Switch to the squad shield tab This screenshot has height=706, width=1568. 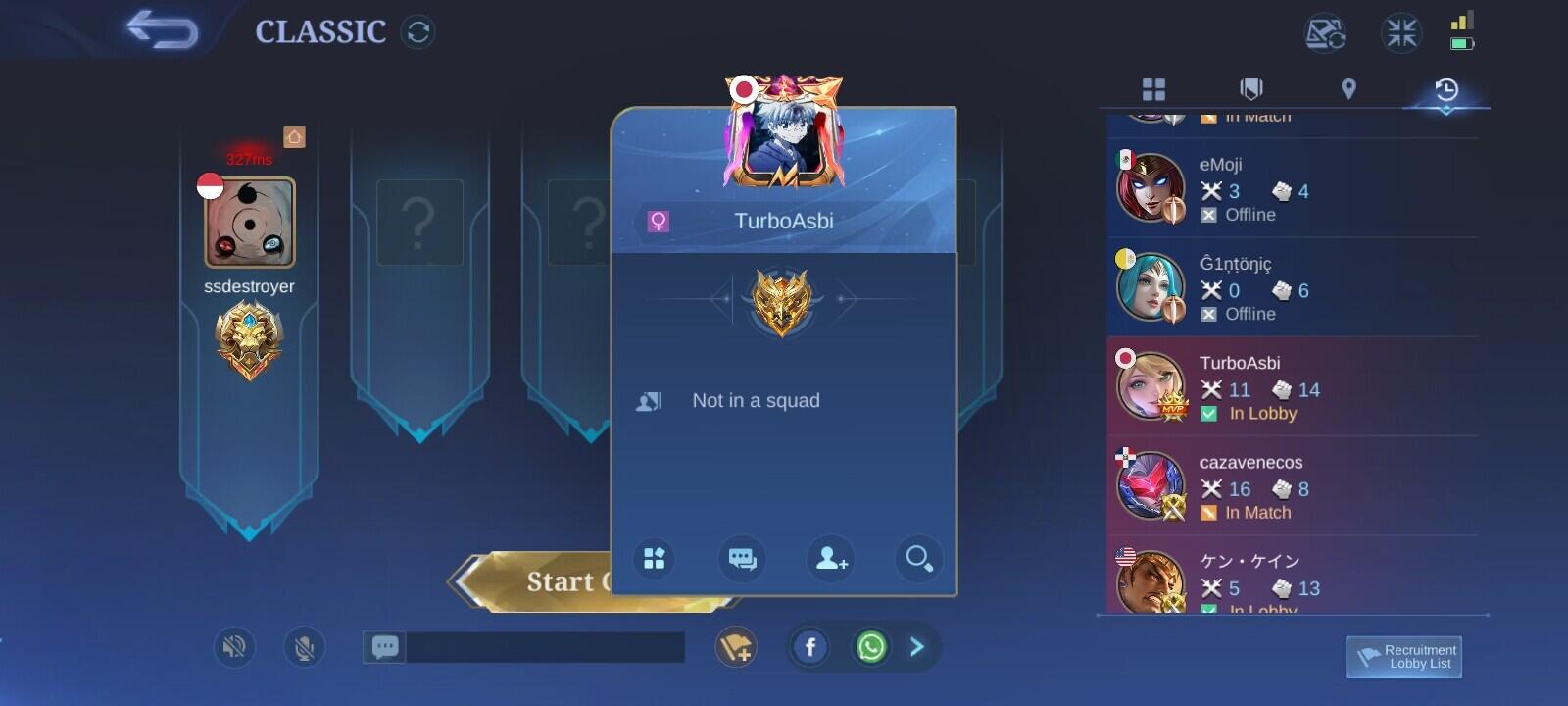pos(1251,89)
